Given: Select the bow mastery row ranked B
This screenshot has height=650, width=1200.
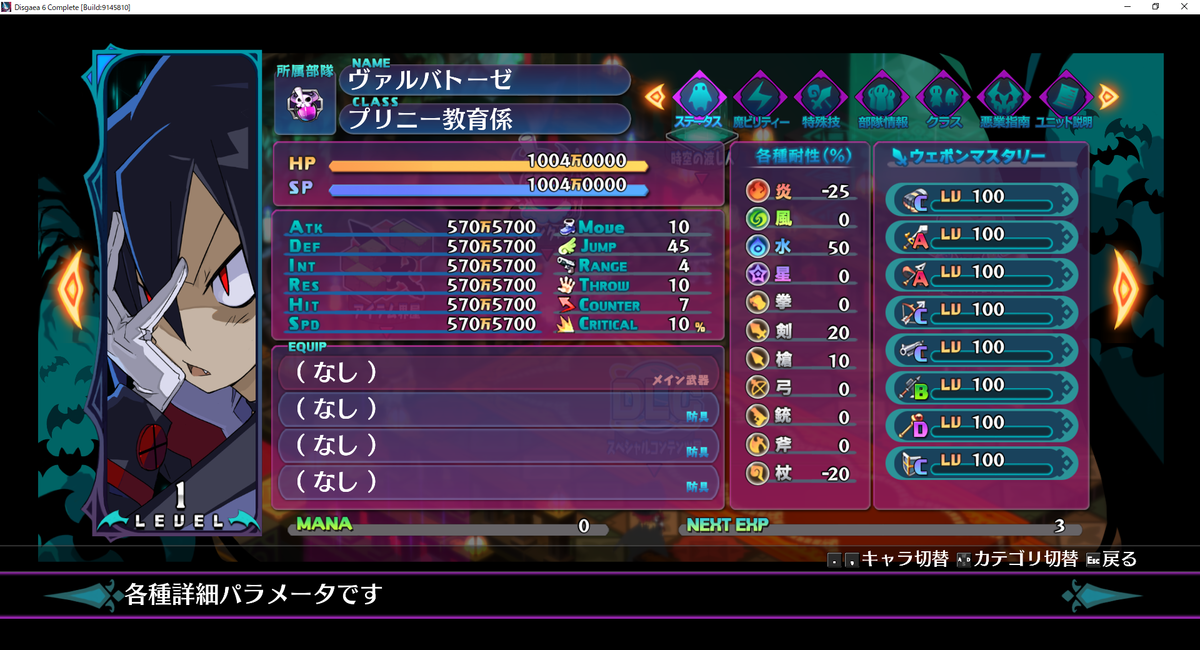Looking at the screenshot, I should pyautogui.click(x=981, y=385).
